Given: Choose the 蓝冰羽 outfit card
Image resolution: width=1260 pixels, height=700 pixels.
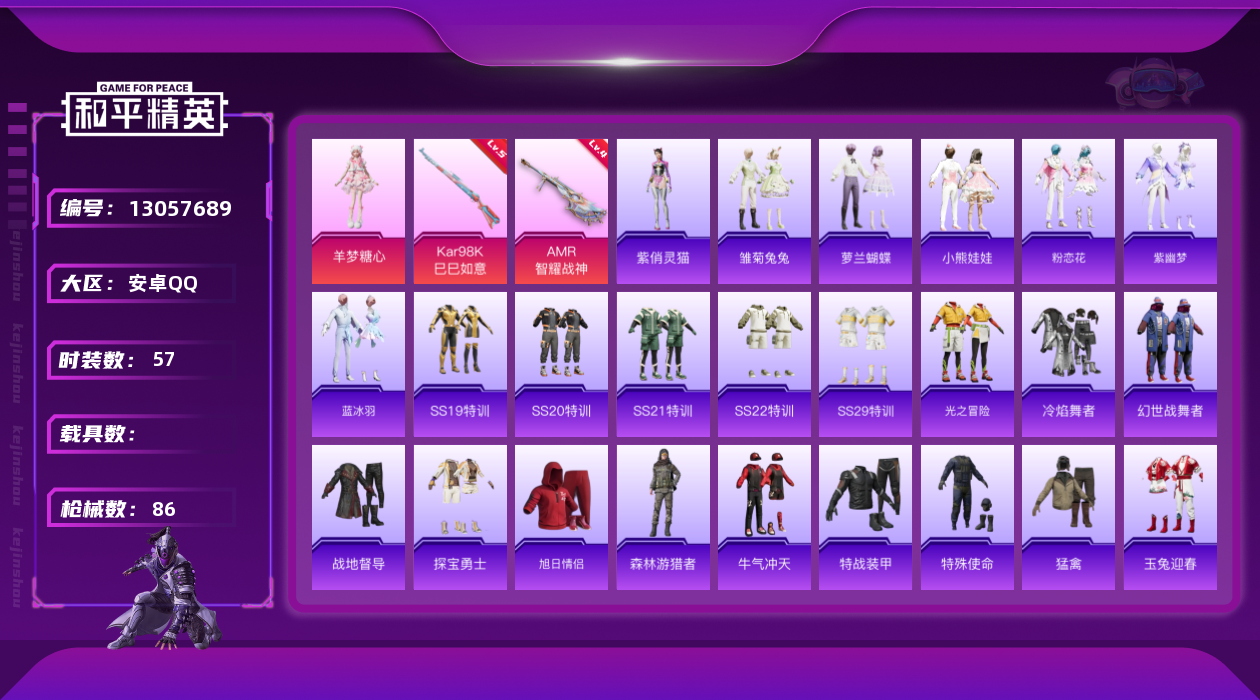Looking at the screenshot, I should (x=358, y=363).
